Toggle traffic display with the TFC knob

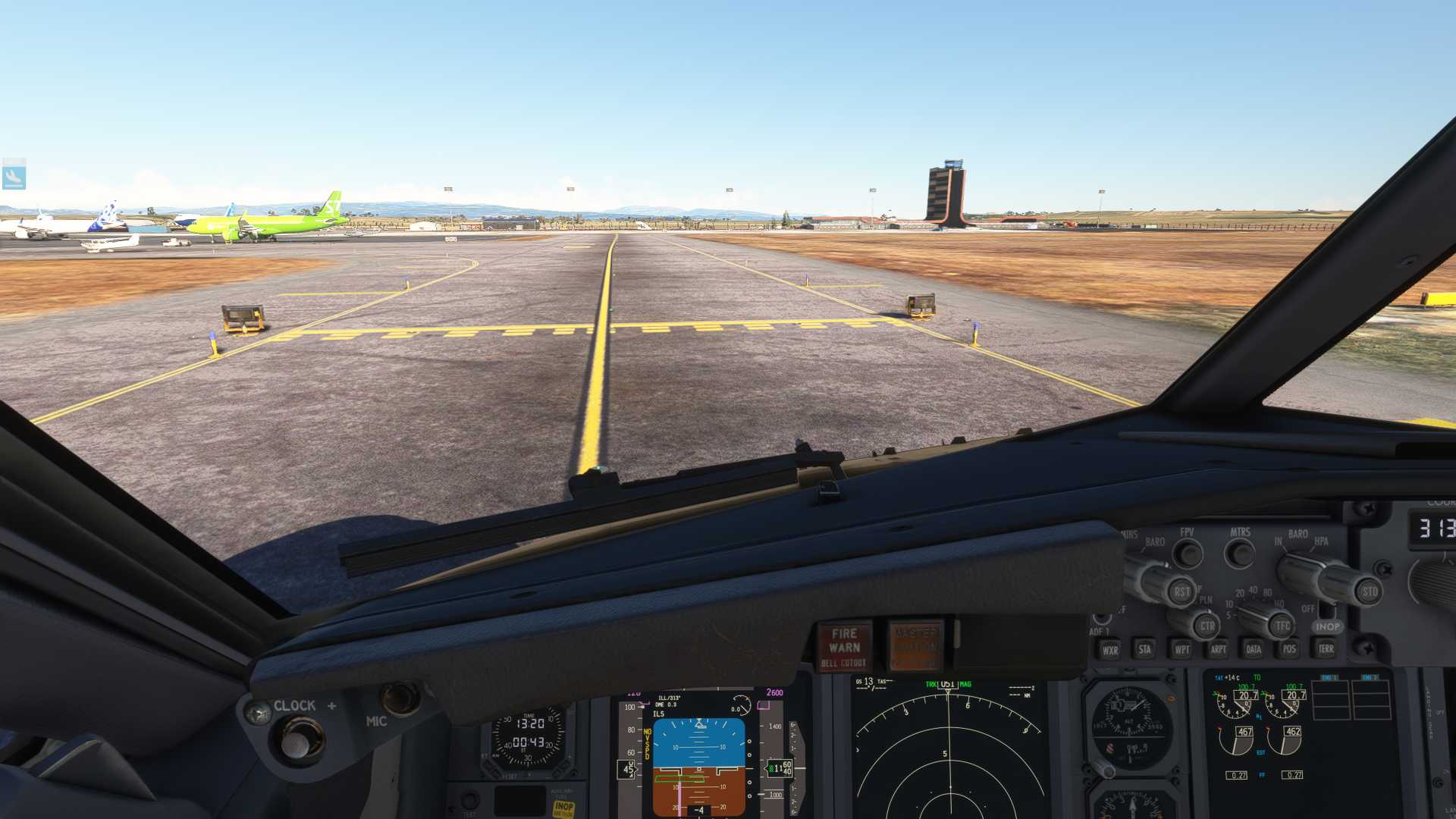click(1282, 626)
